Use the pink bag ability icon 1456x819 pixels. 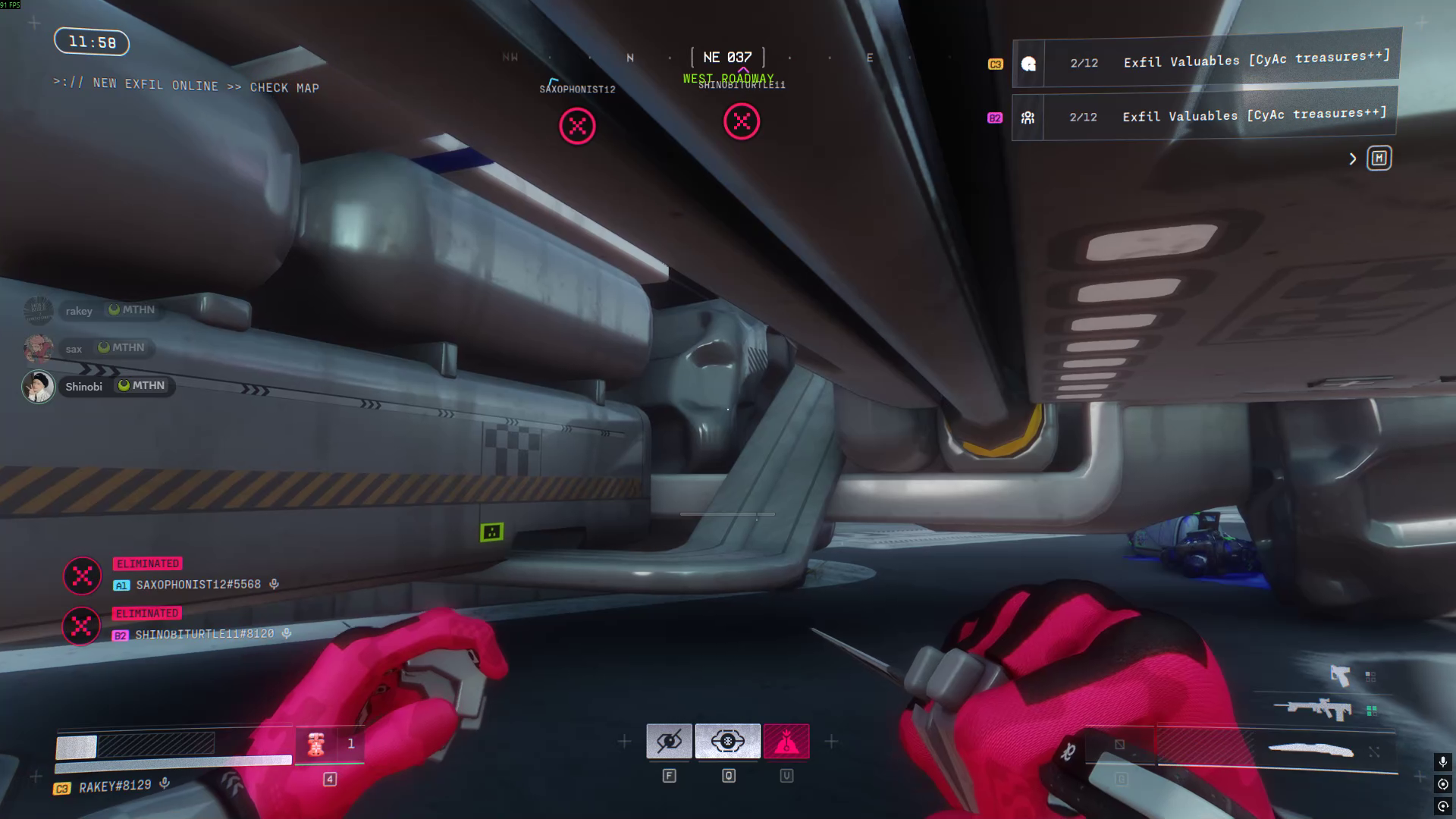[x=786, y=741]
